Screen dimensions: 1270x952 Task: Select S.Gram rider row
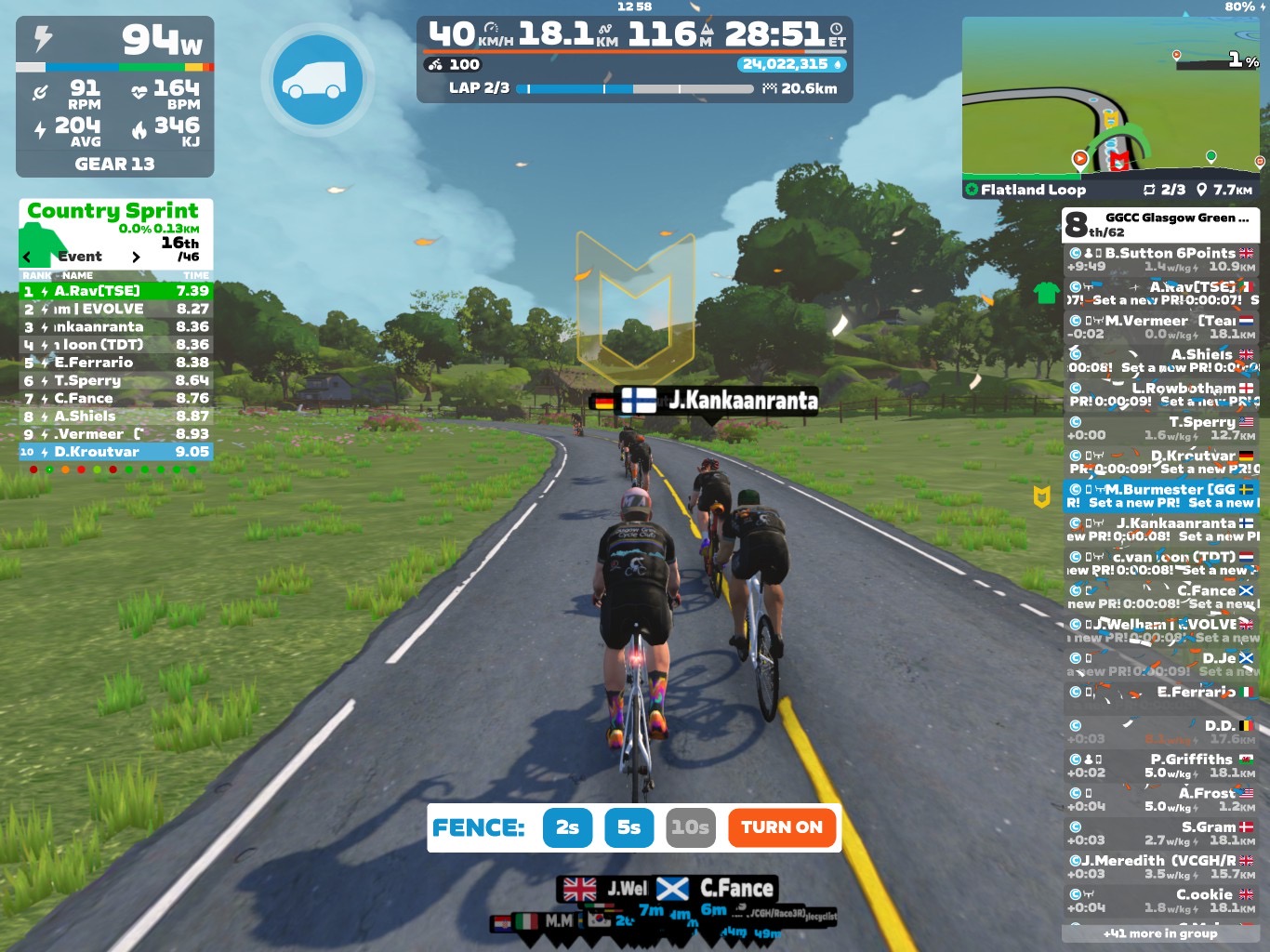point(1161,833)
